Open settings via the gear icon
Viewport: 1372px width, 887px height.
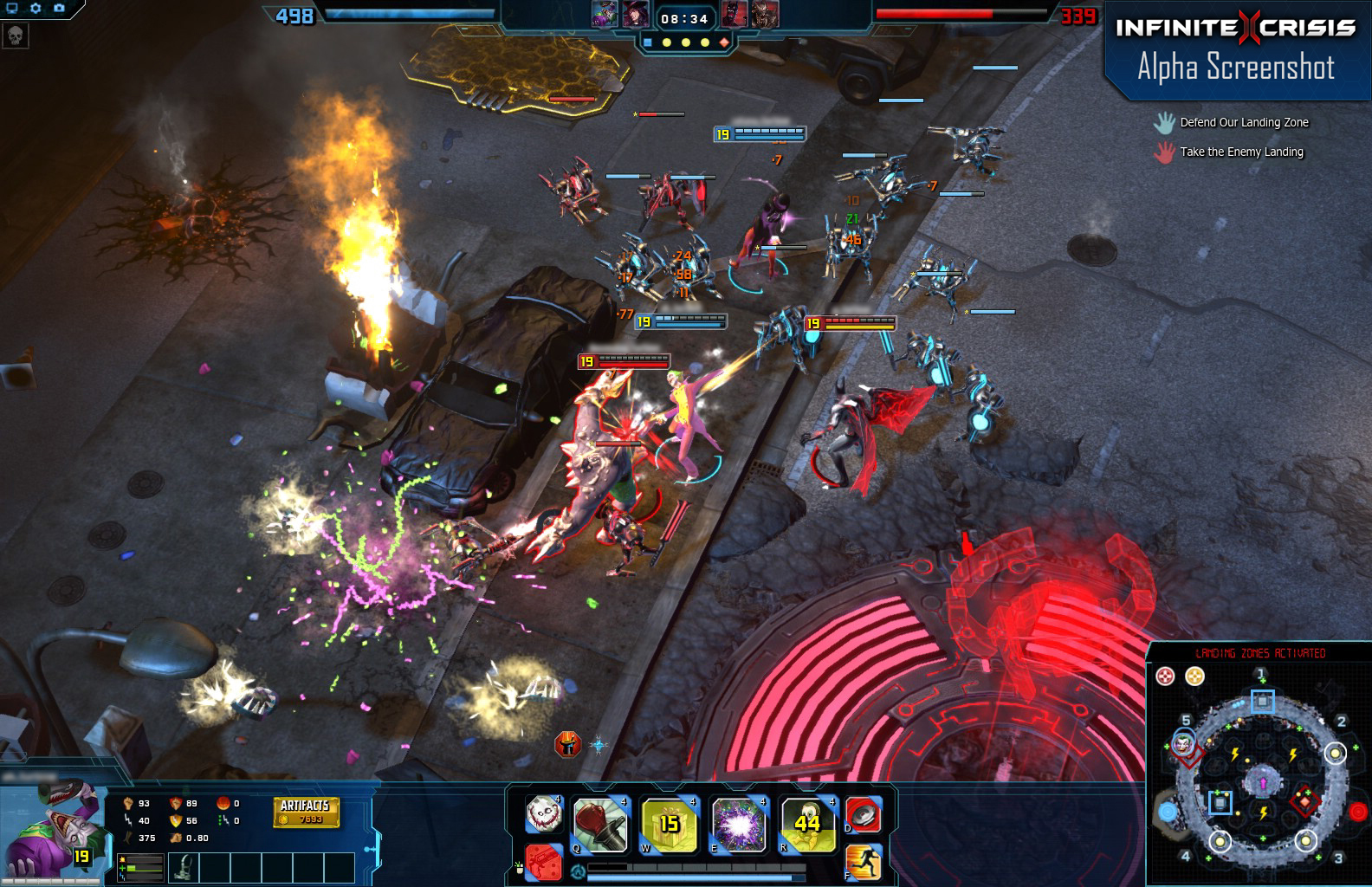36,8
